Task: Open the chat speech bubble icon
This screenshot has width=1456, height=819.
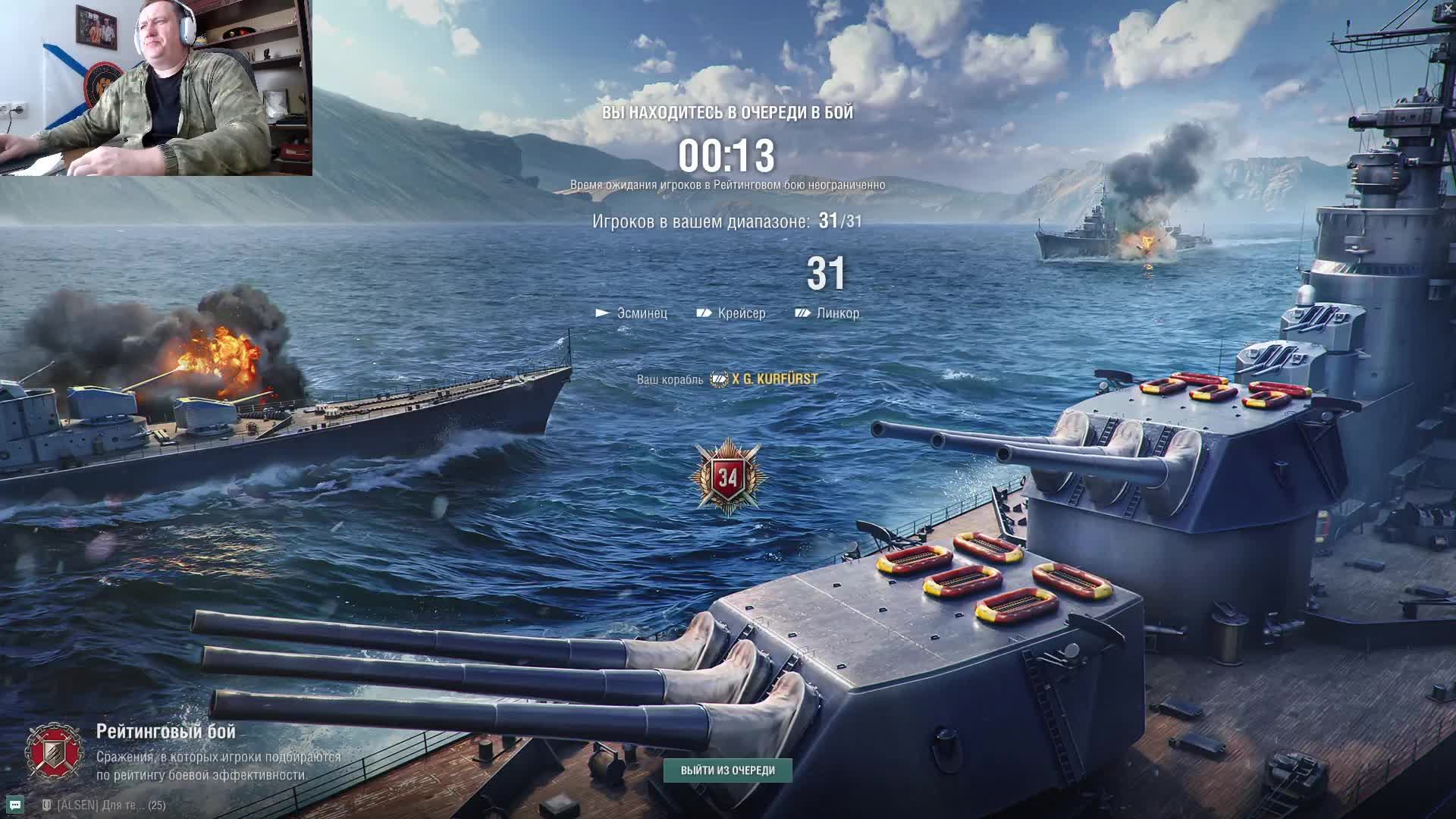Action: point(15,805)
